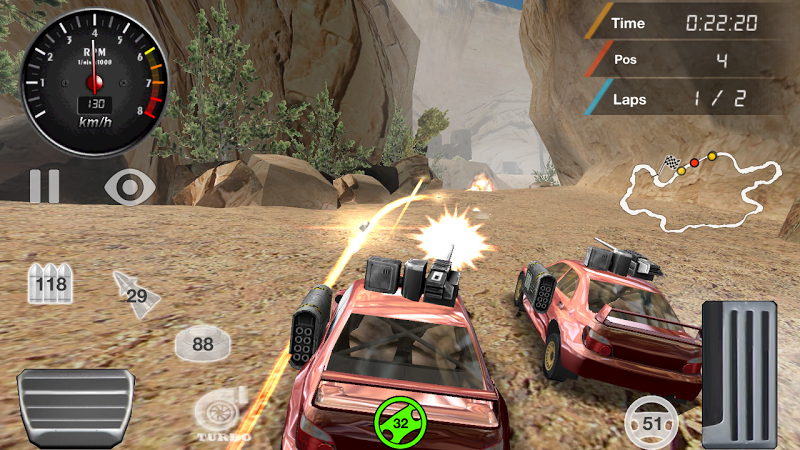Tap the brake pedal
Viewport: 800px width, 450px height.
pyautogui.click(x=76, y=406)
